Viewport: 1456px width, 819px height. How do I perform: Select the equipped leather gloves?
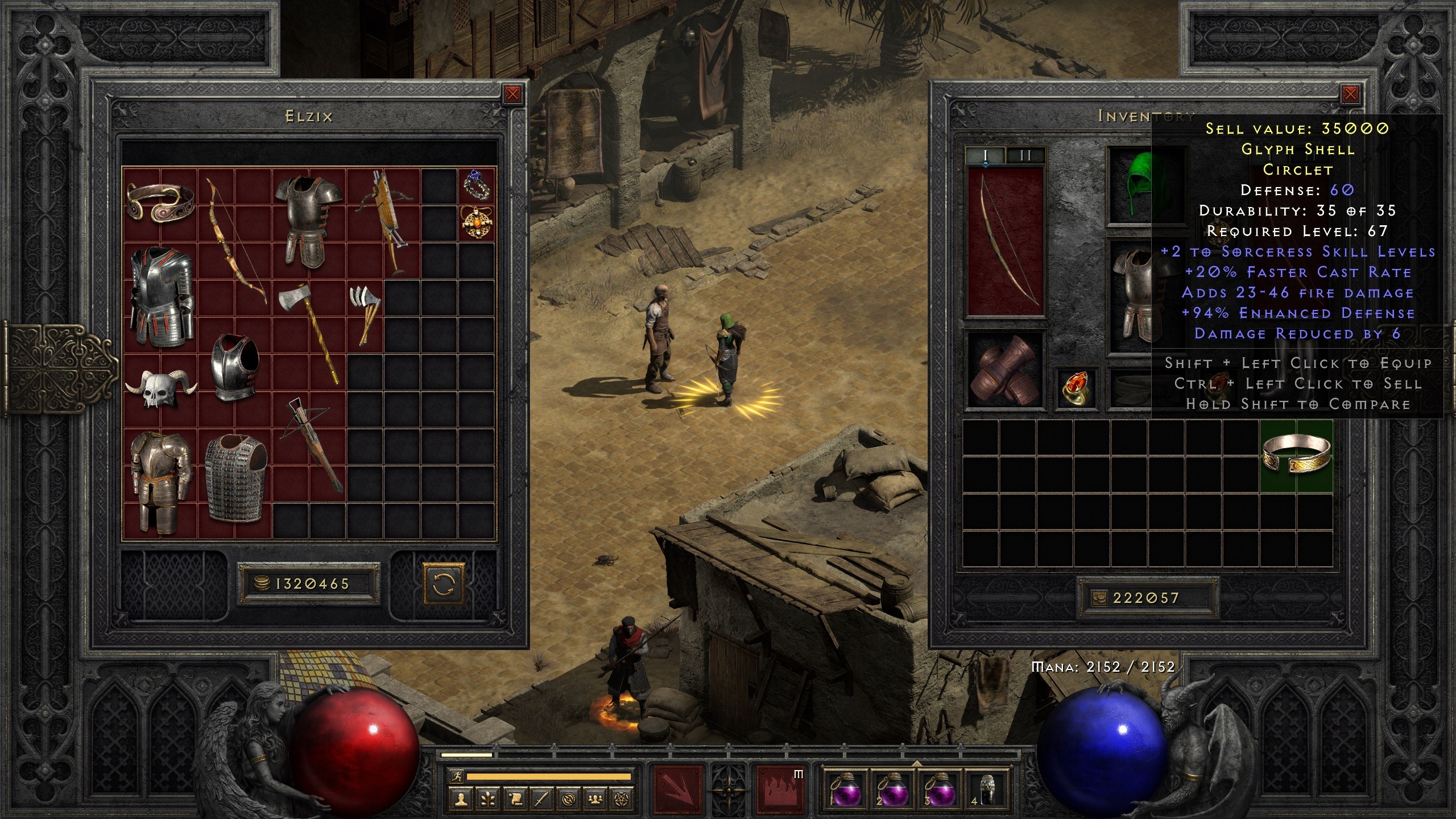coord(1005,370)
